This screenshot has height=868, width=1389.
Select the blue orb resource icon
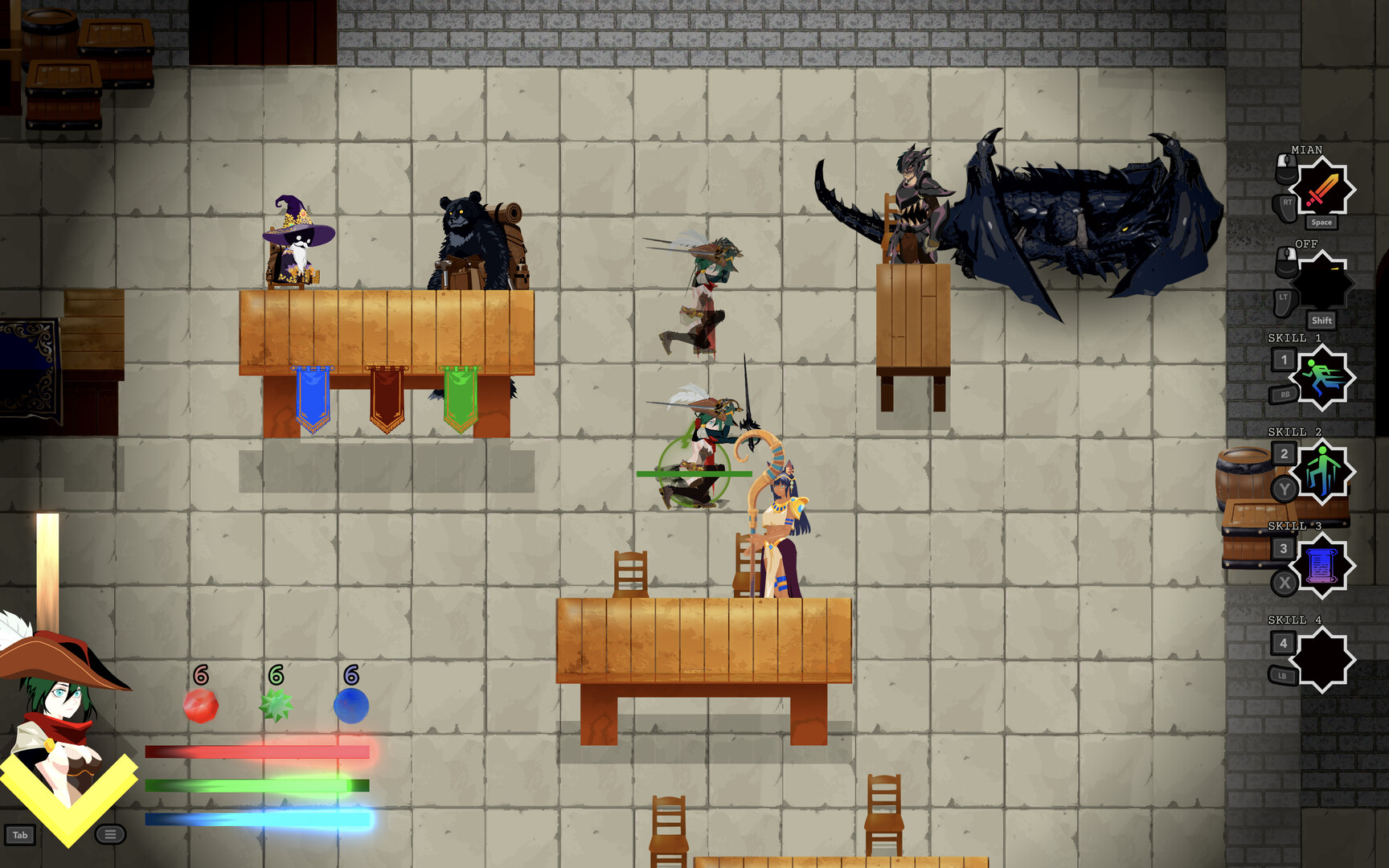point(350,707)
